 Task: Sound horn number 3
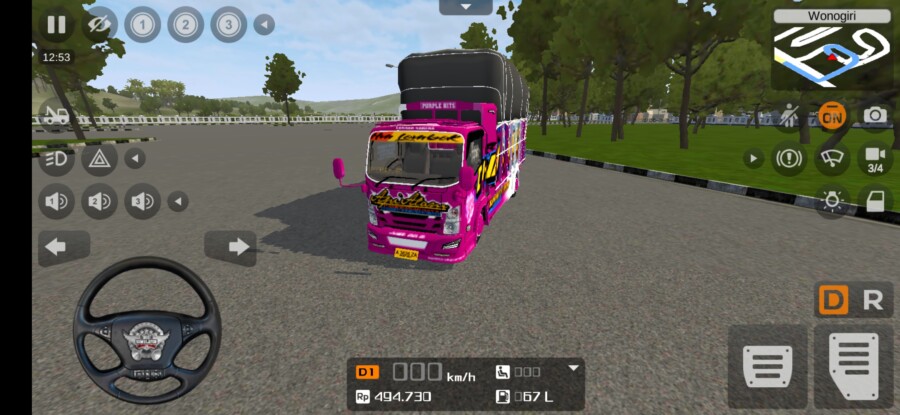(142, 201)
